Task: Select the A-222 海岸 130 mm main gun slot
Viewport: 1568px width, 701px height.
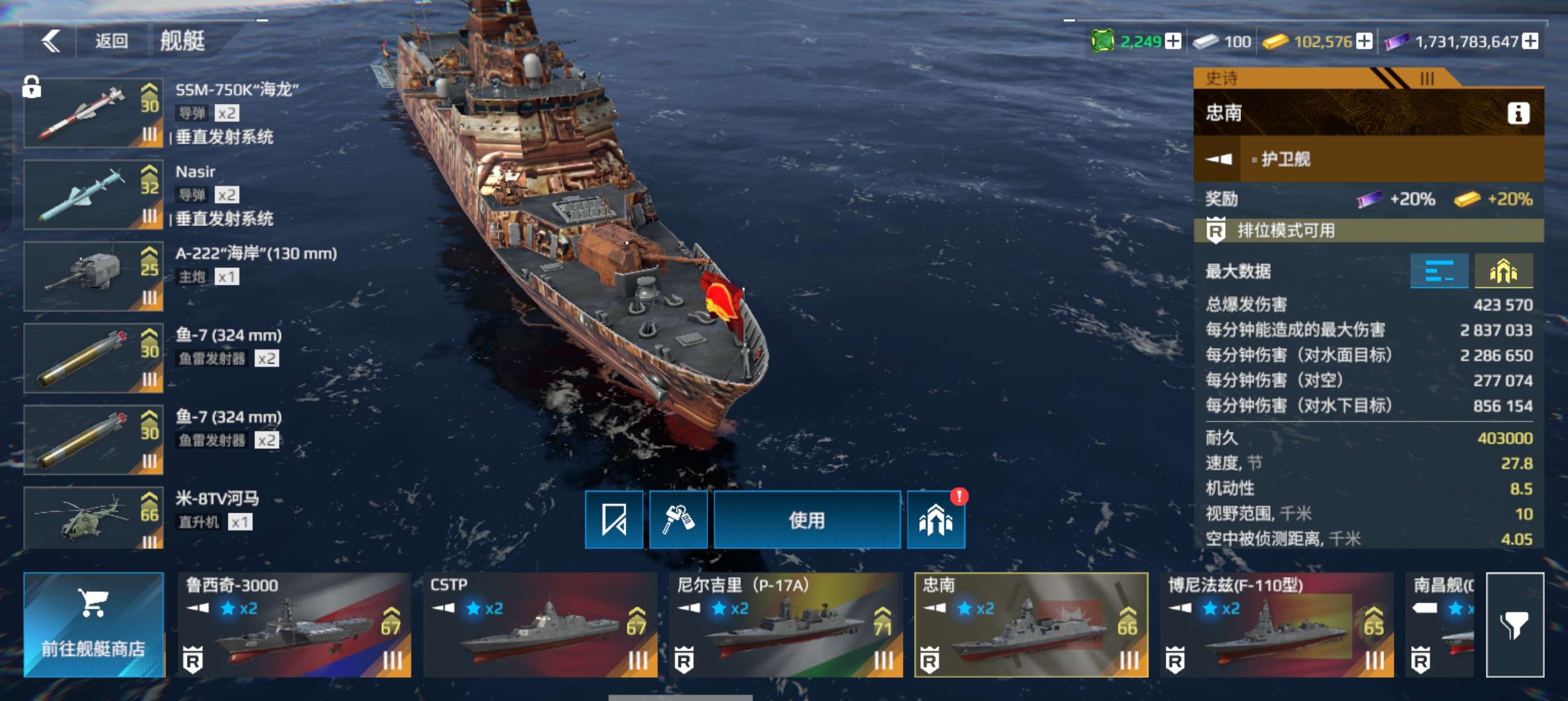Action: [x=94, y=276]
